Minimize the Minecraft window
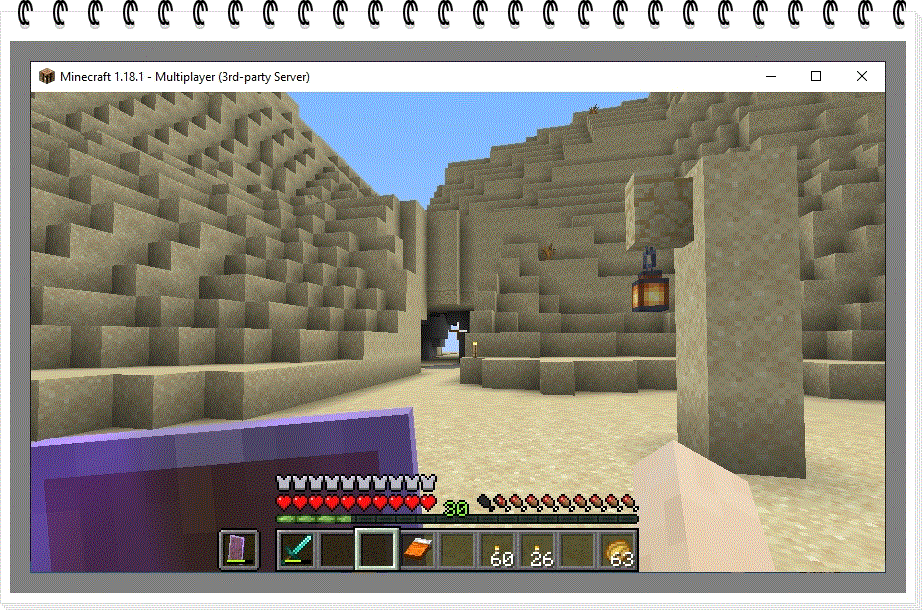This screenshot has width=922, height=610. [770, 76]
